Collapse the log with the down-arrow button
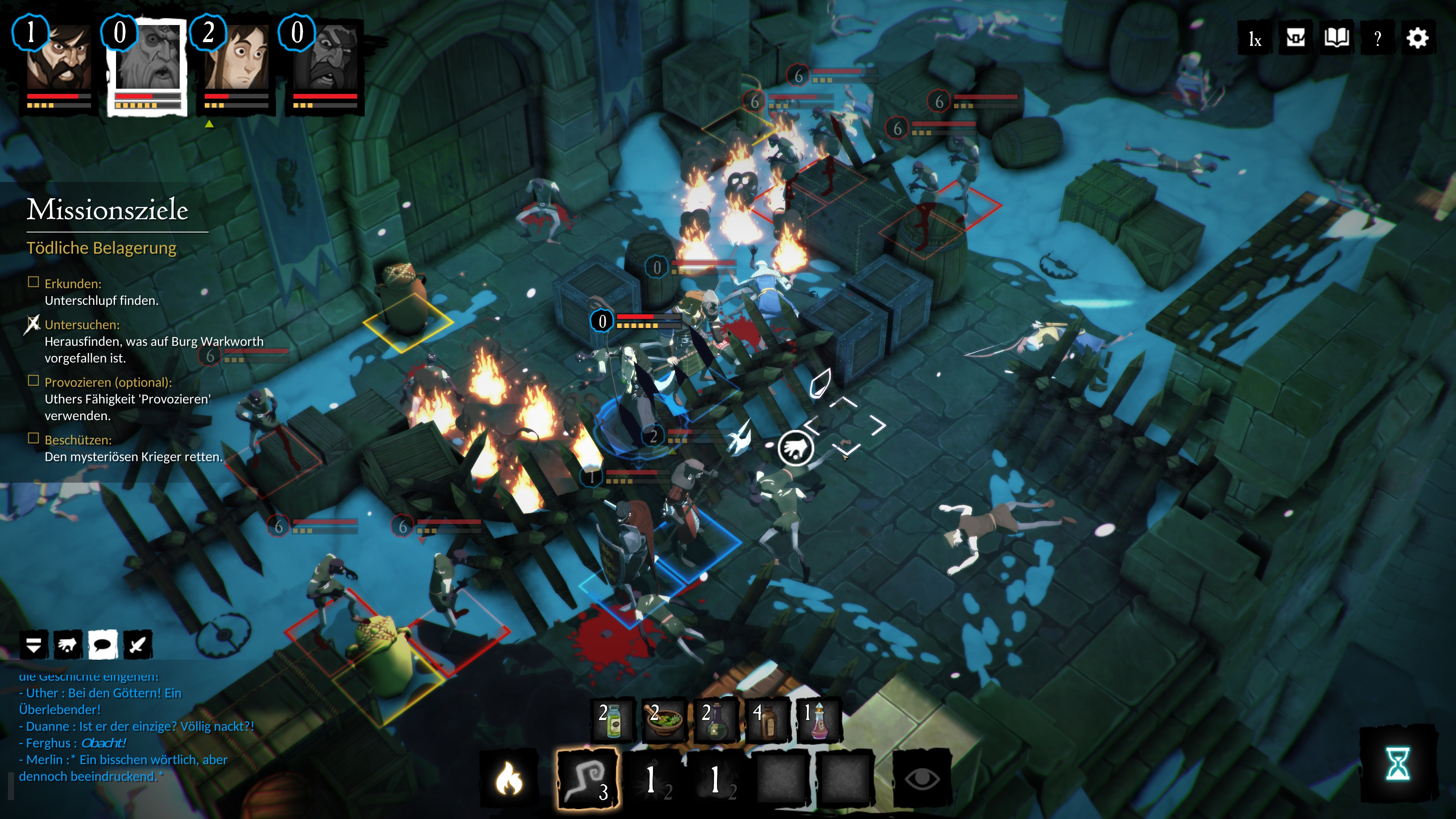 (34, 645)
